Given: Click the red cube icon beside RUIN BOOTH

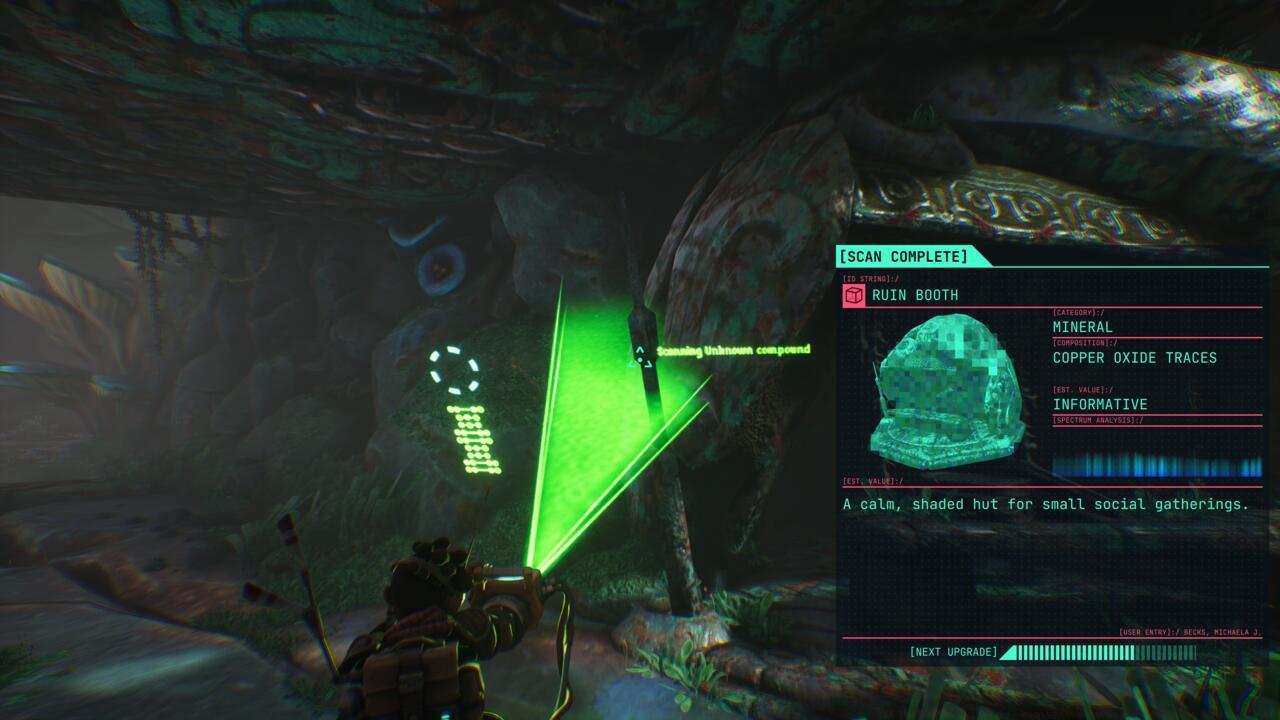Looking at the screenshot, I should [x=853, y=295].
